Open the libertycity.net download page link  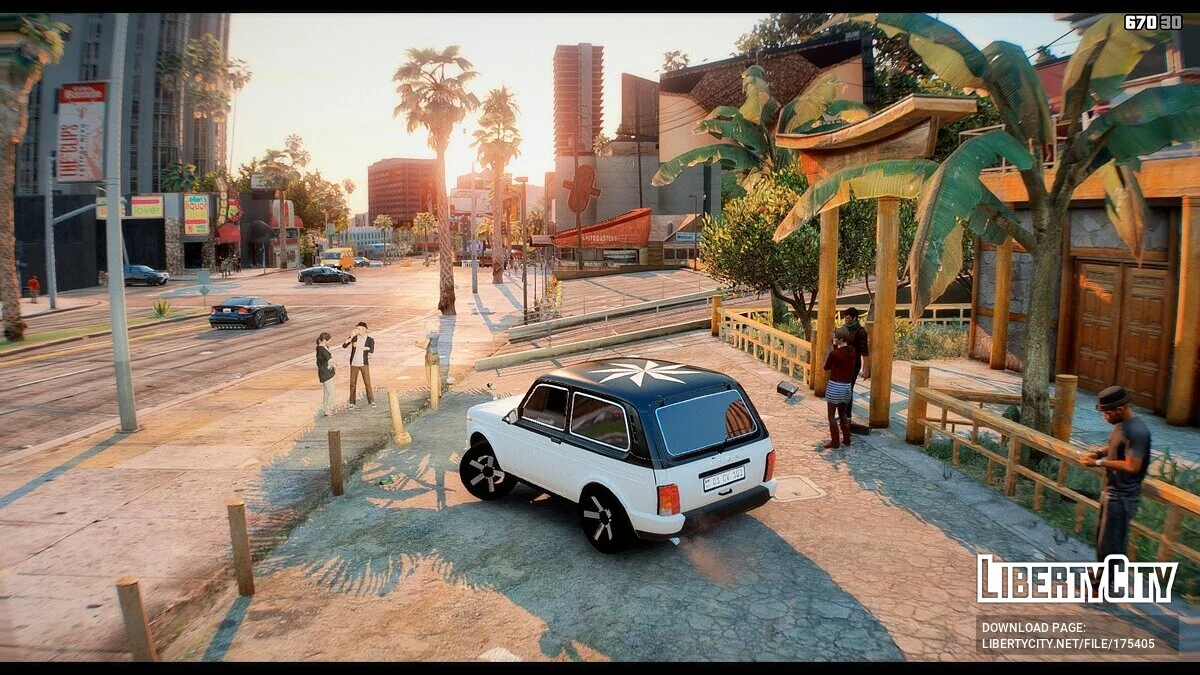[1067, 644]
